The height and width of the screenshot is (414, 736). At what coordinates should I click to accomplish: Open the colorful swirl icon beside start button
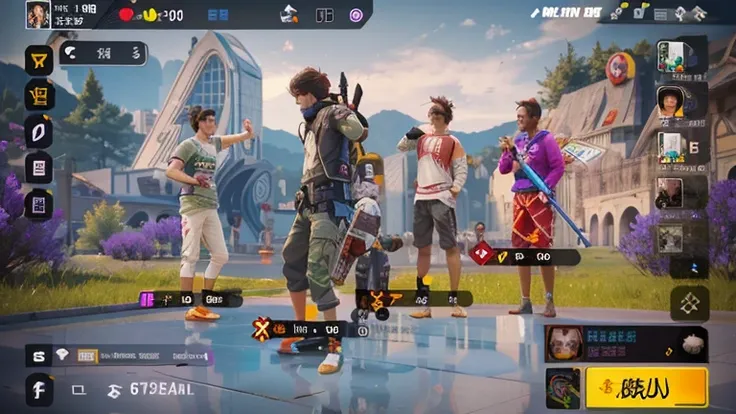pos(563,387)
